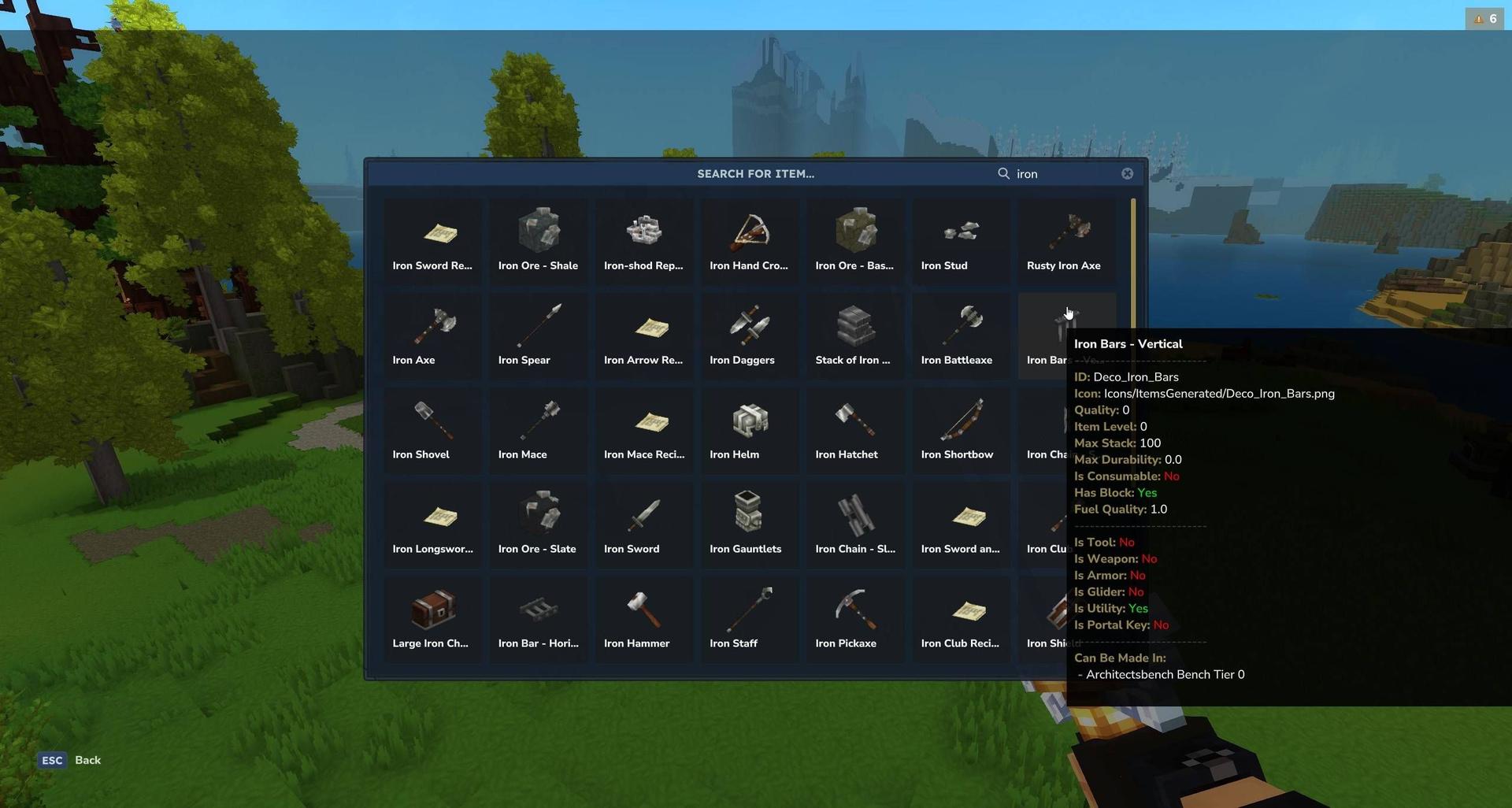Click the Iron Staff icon
Viewport: 1512px width, 808px height.
(x=748, y=609)
